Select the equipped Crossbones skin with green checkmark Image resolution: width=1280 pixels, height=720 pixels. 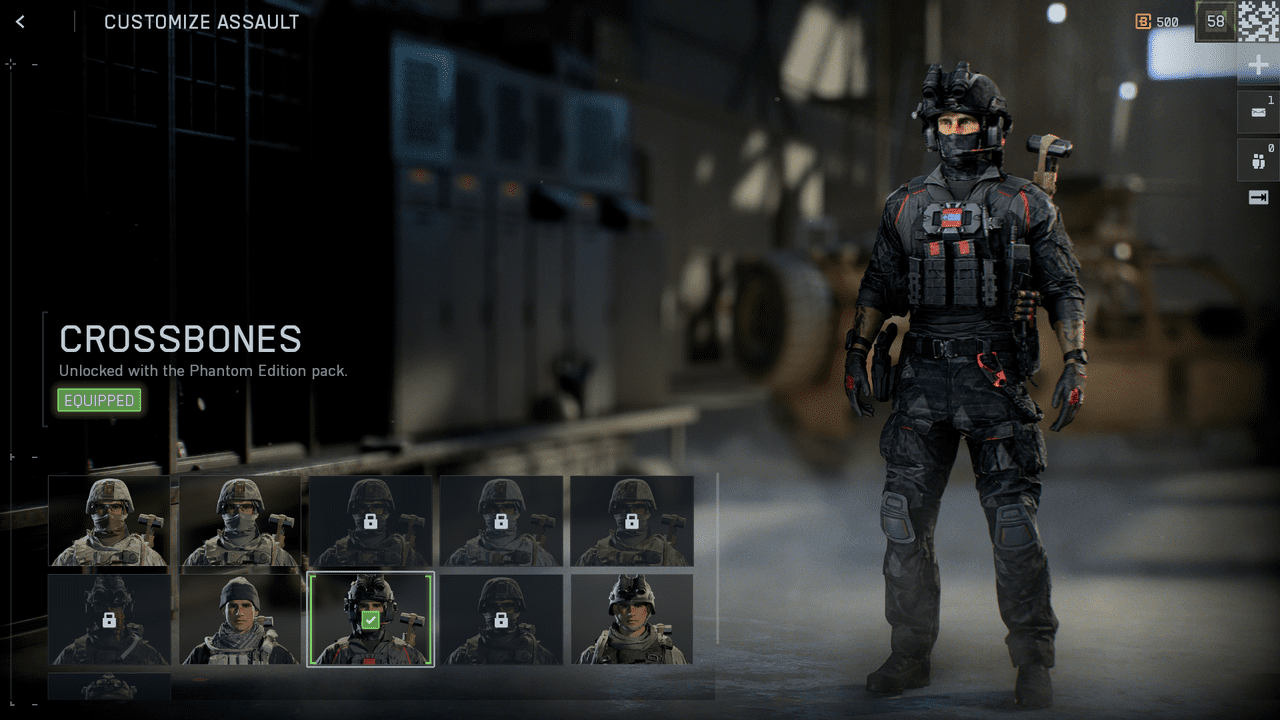[x=370, y=619]
